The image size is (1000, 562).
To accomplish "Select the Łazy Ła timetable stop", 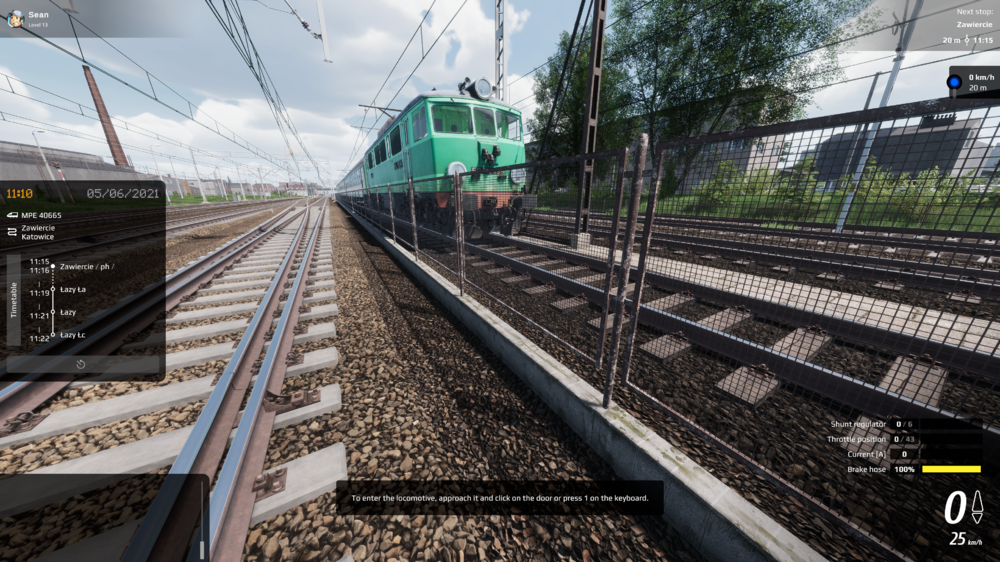I will click(x=73, y=289).
